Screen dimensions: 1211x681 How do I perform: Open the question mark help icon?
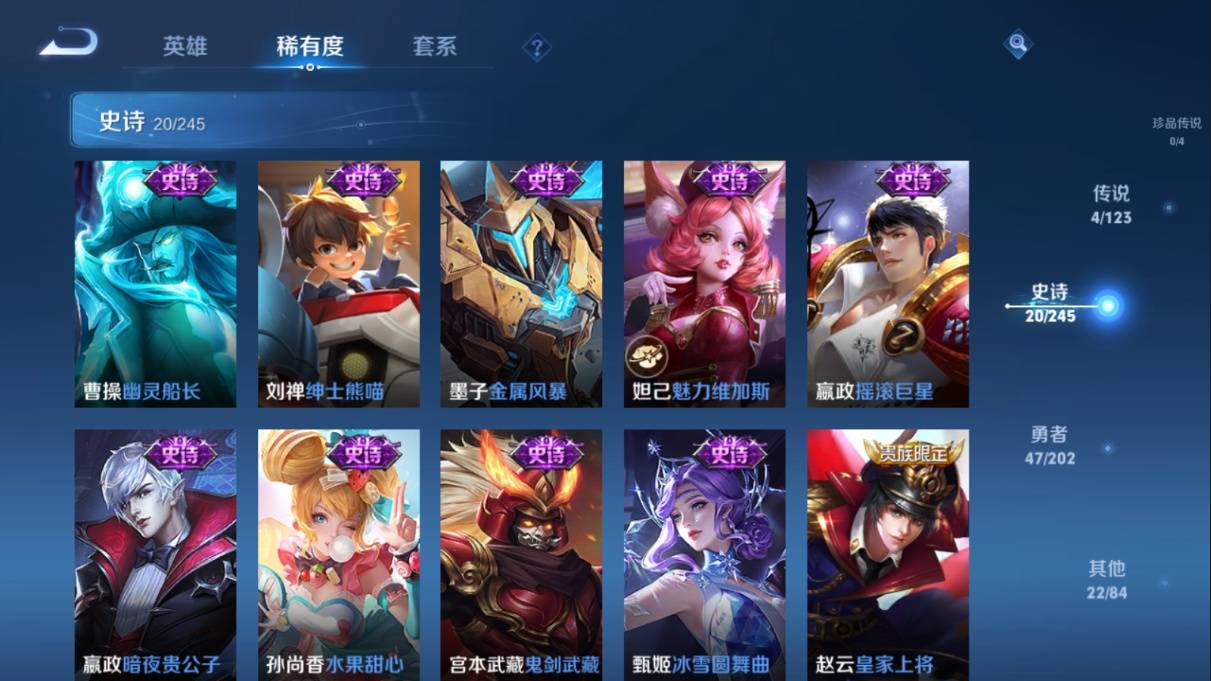click(537, 47)
